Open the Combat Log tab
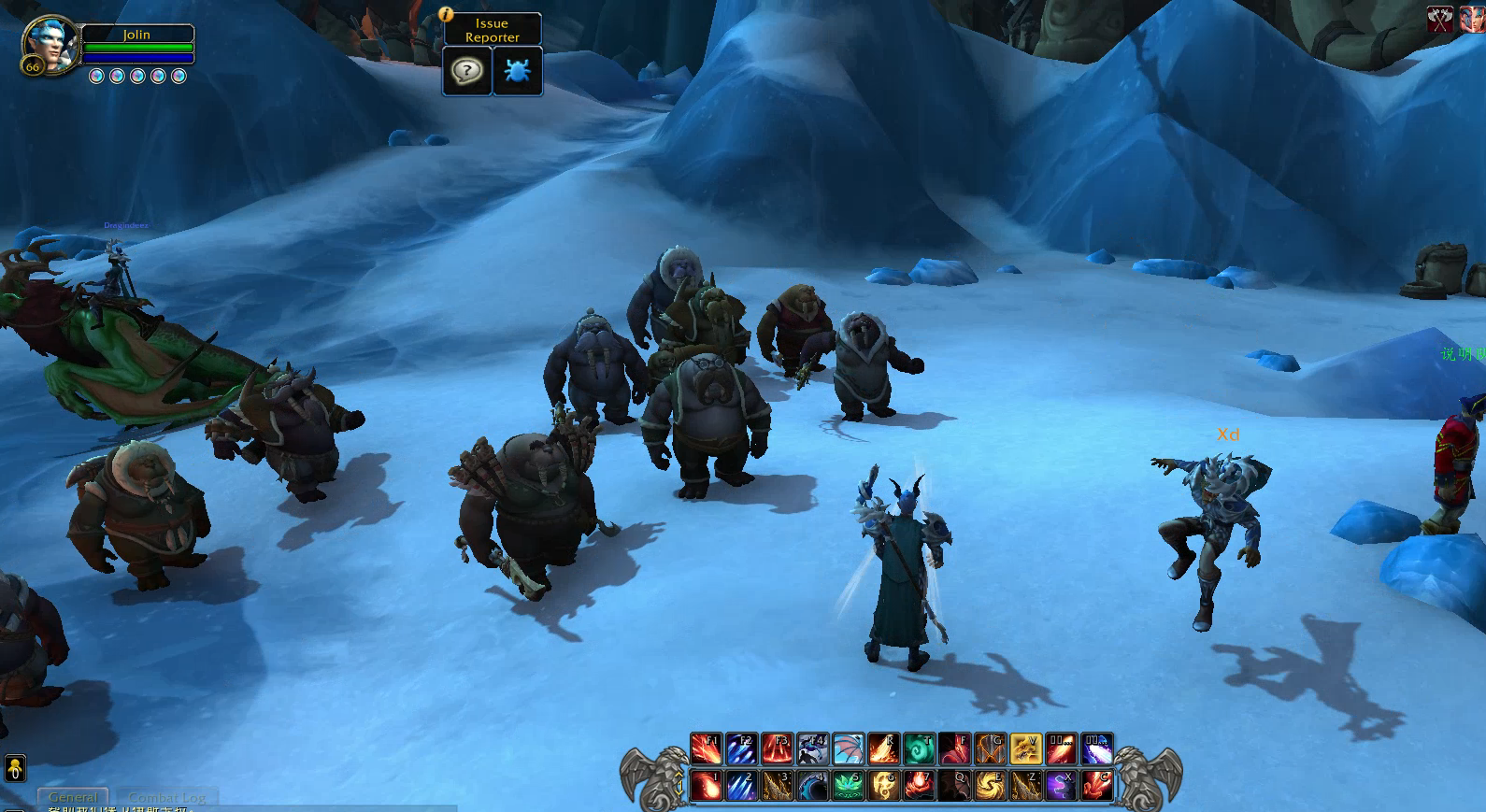Viewport: 1486px width, 812px height. click(x=167, y=797)
